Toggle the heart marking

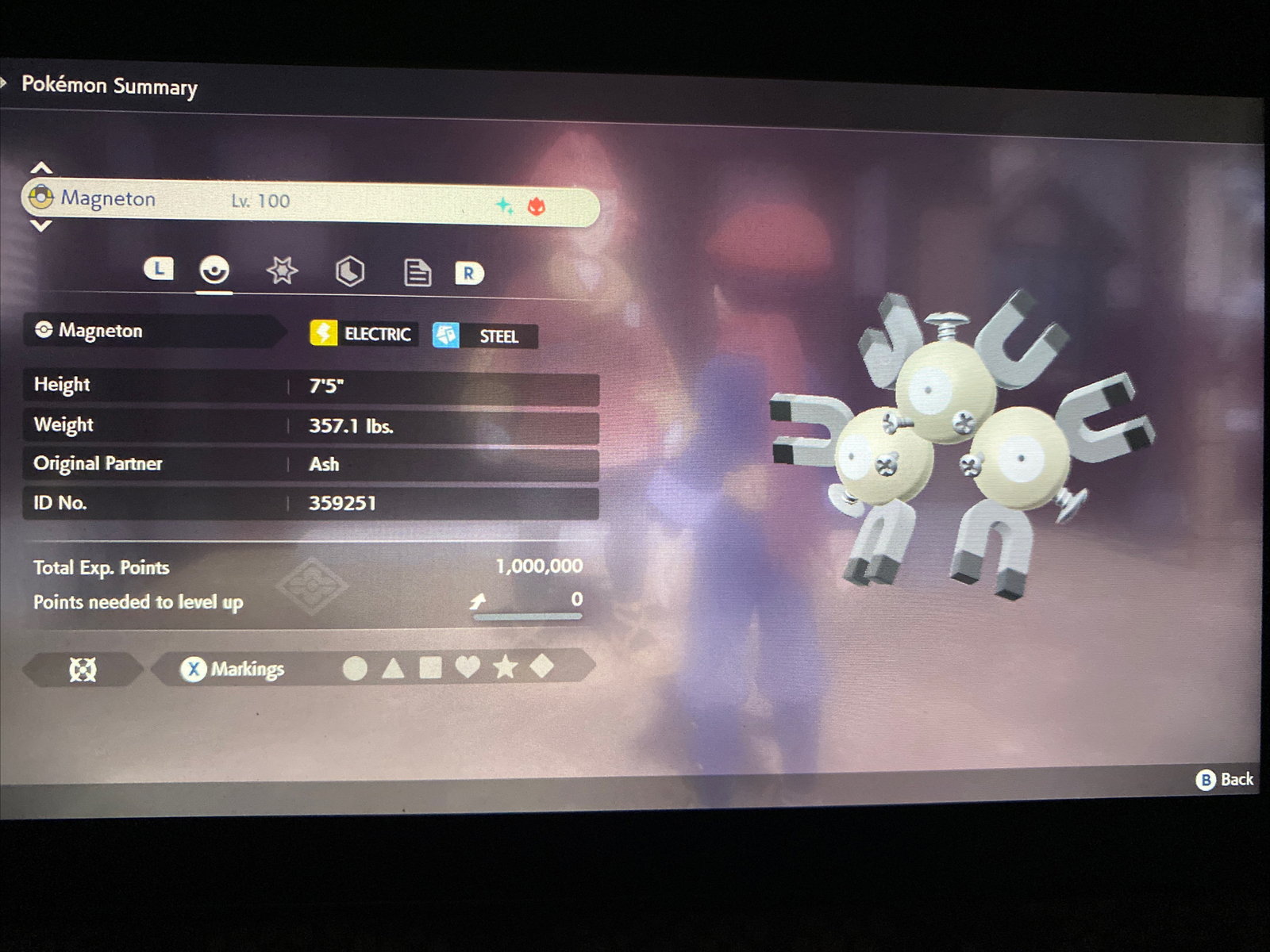tap(469, 669)
